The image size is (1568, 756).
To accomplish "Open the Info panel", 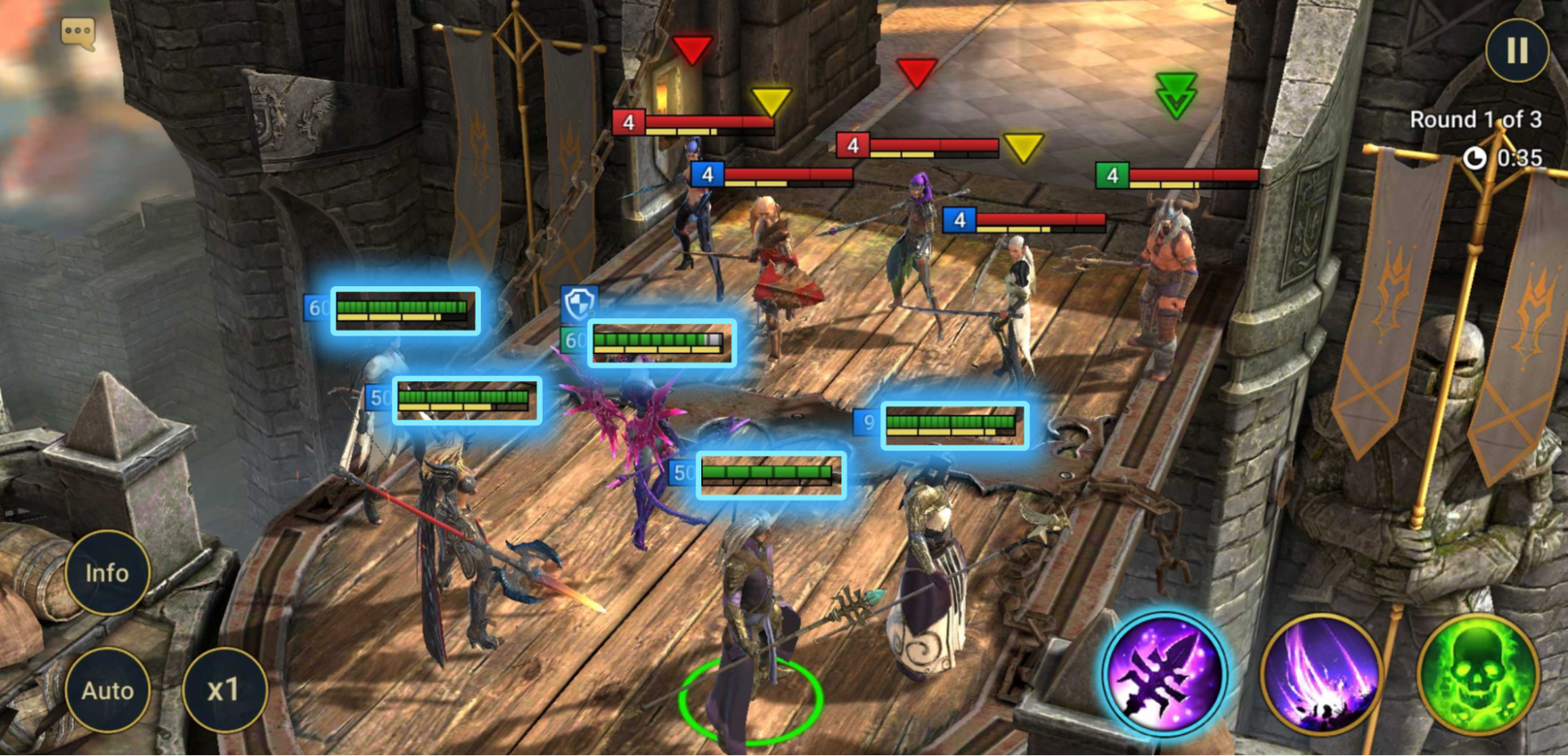I will [x=107, y=573].
